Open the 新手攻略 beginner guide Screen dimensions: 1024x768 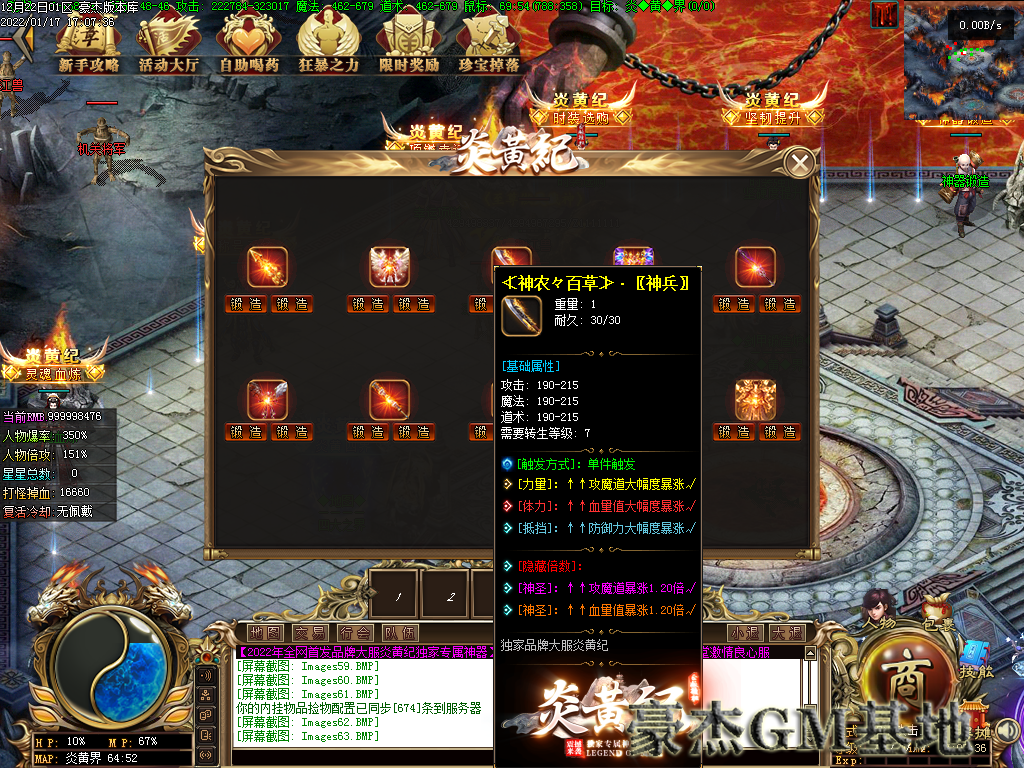coord(88,46)
